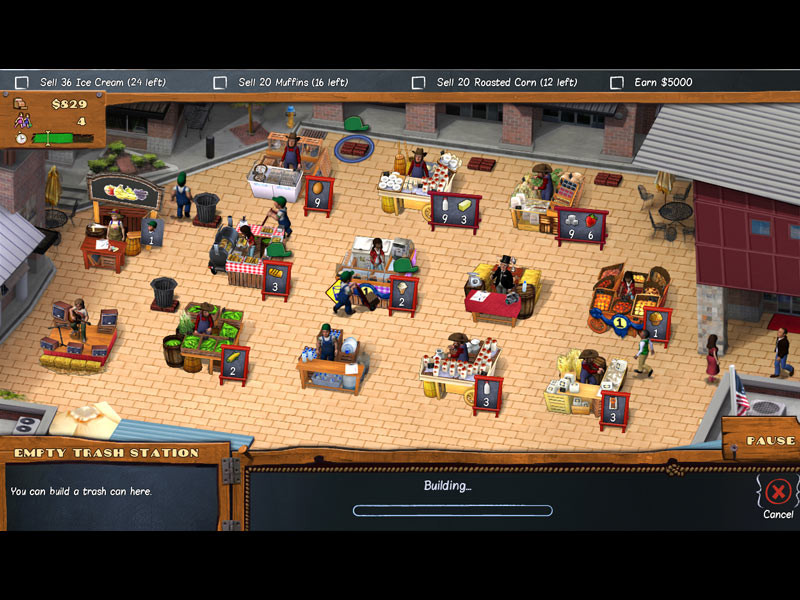
Task: Cancel the trash can construction
Action: point(778,492)
